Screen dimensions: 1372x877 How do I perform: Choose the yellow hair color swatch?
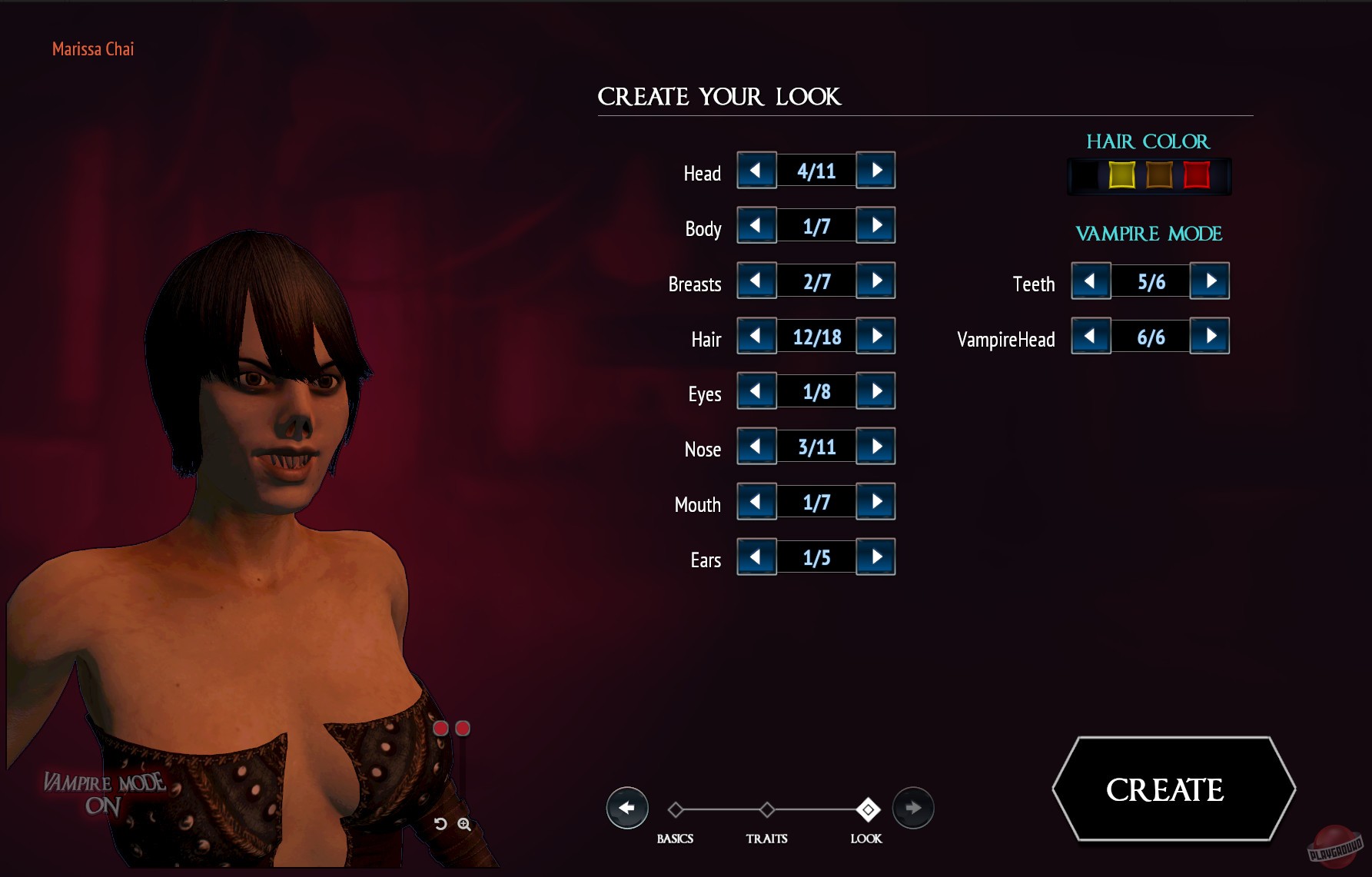[x=1121, y=175]
